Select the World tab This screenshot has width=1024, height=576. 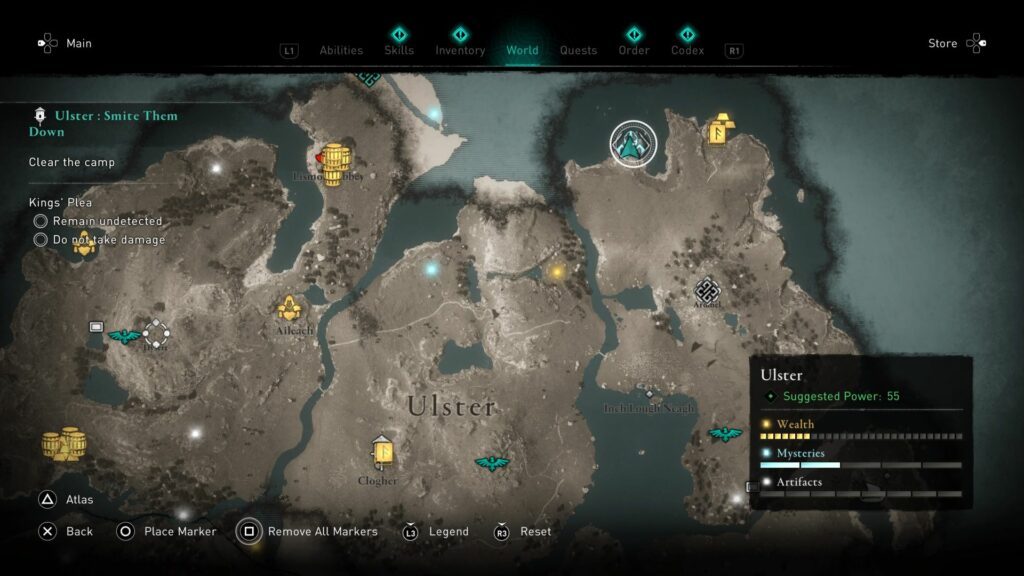(x=522, y=50)
